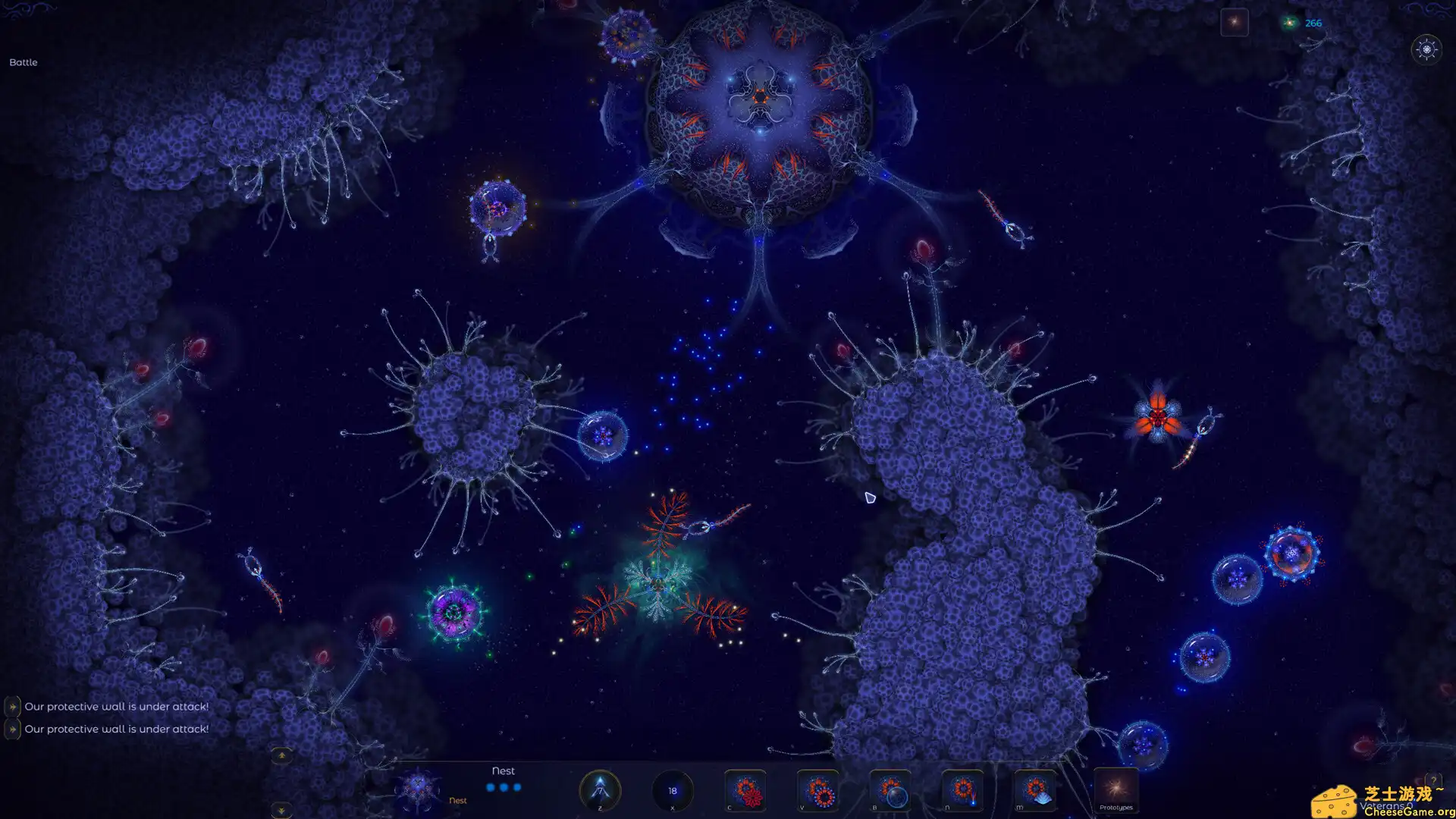Select the orange ring unit with hotkey V
The width and height of the screenshot is (1456, 819).
coord(817,791)
